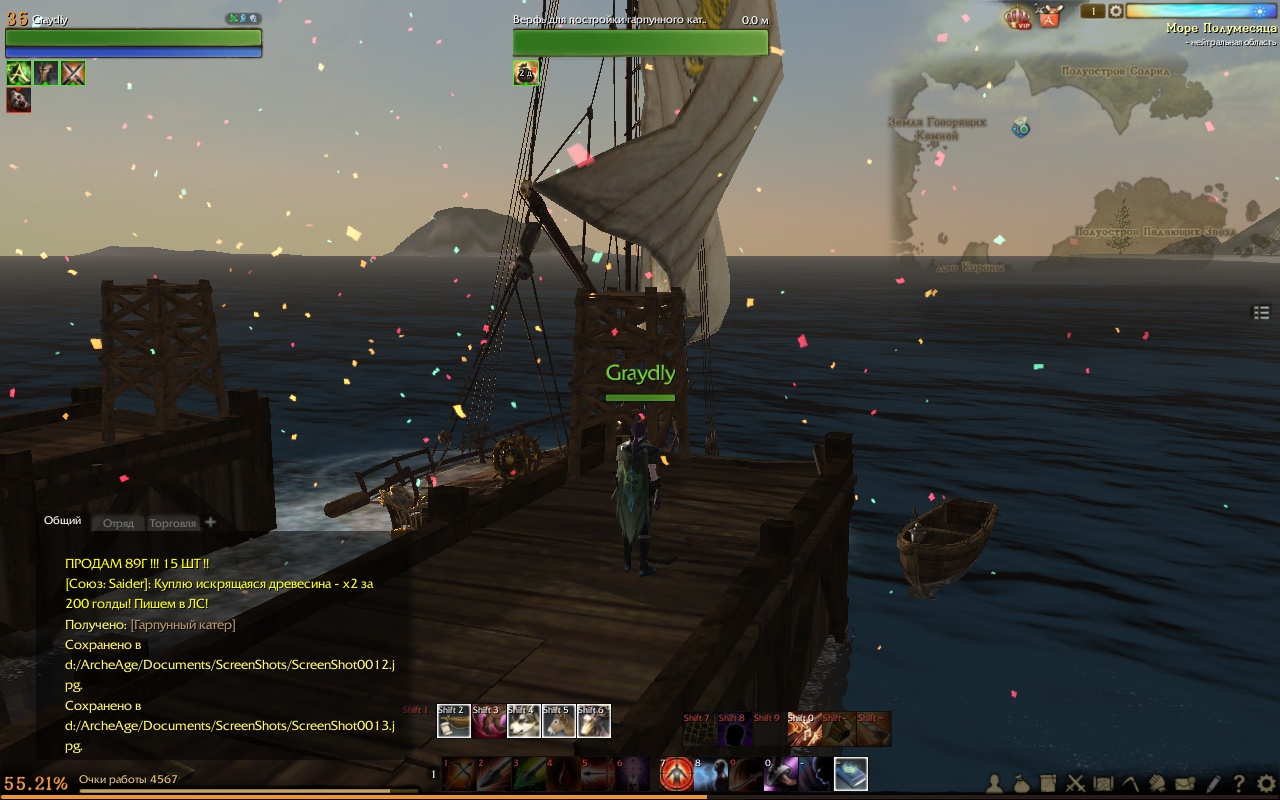This screenshot has width=1280, height=800.
Task: Open the red item shop box icon
Action: point(1049,16)
